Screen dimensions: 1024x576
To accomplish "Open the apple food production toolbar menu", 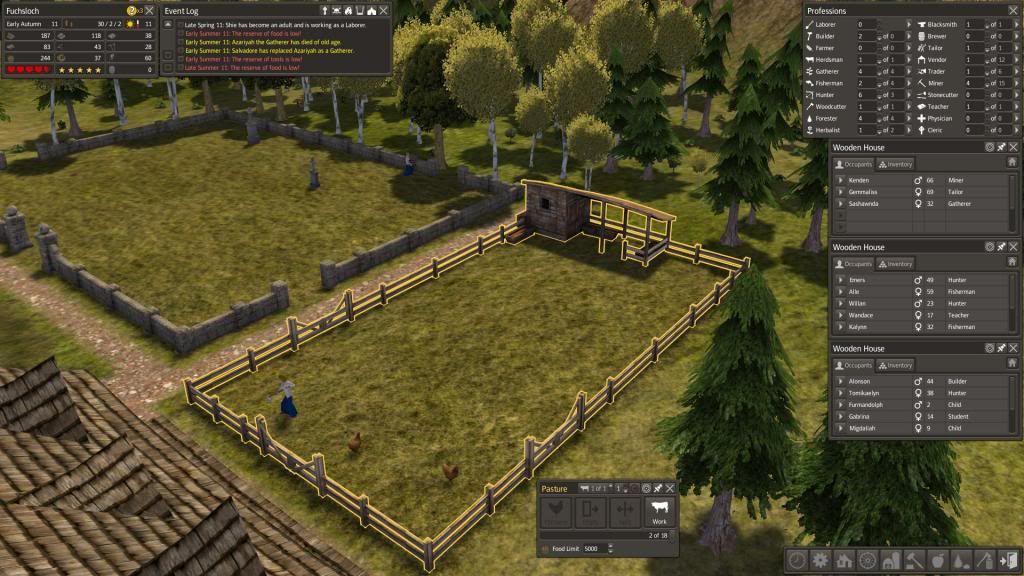I will point(936,561).
